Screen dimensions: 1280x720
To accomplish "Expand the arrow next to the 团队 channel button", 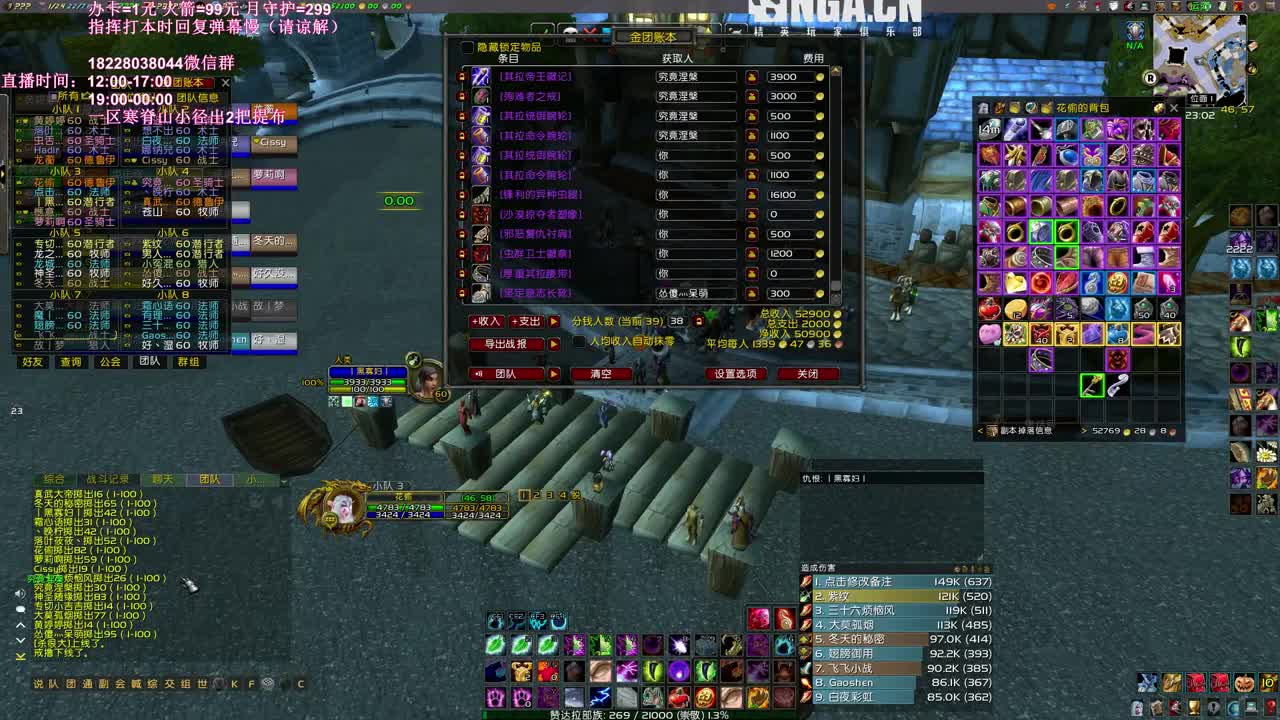I will click(552, 371).
